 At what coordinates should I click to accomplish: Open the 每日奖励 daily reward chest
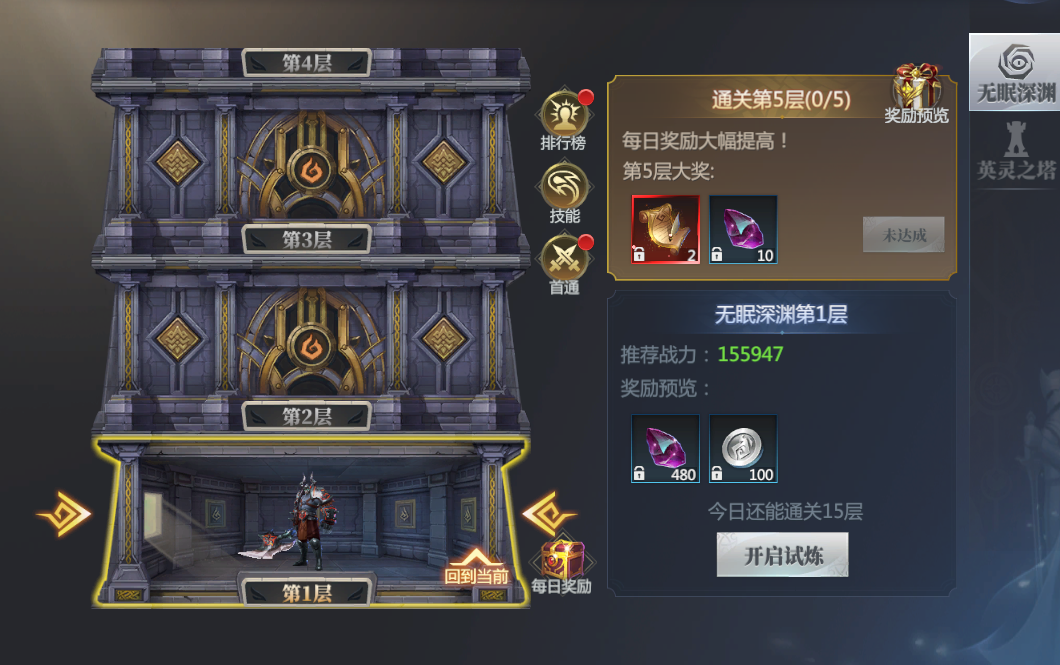562,563
